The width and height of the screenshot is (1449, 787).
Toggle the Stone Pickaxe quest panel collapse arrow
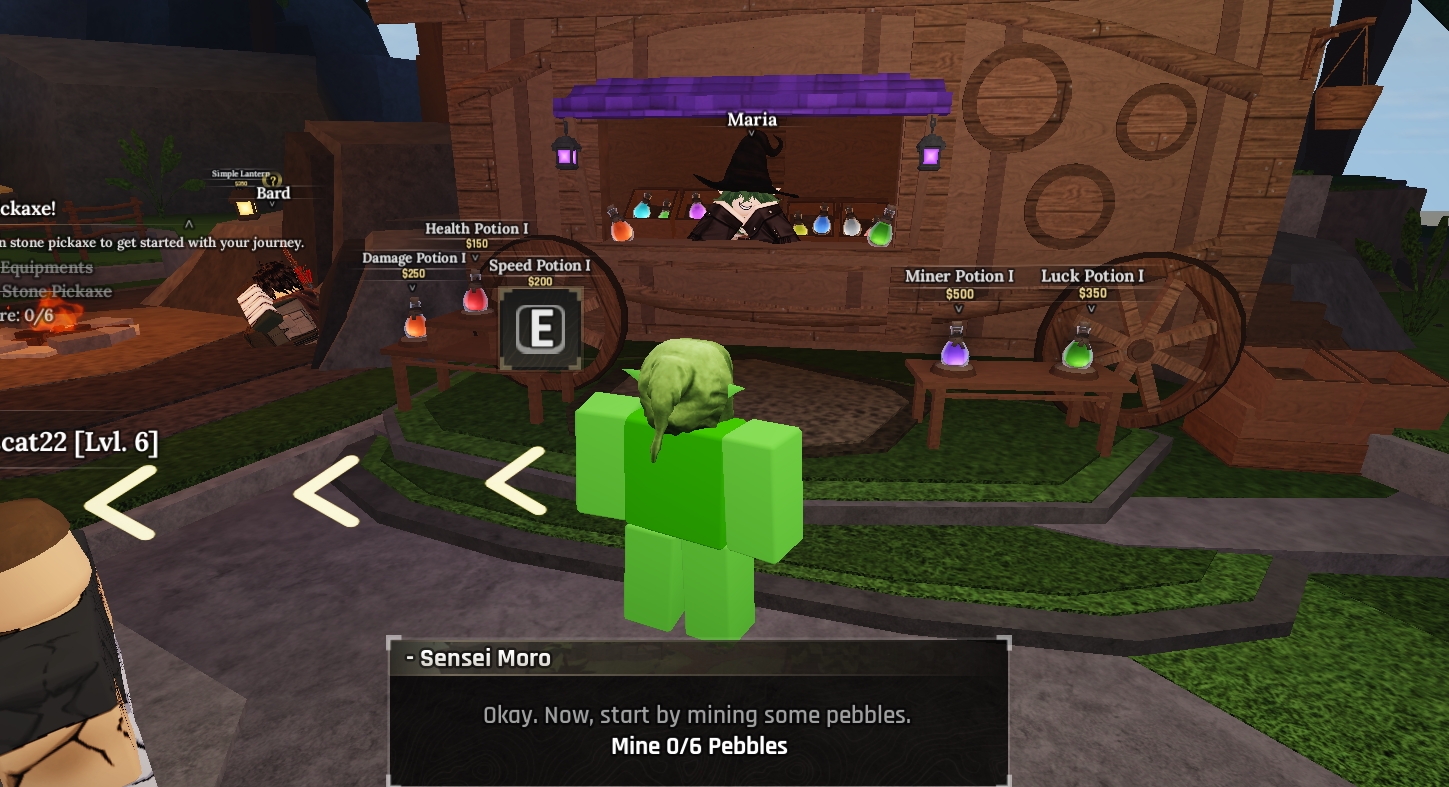[188, 224]
